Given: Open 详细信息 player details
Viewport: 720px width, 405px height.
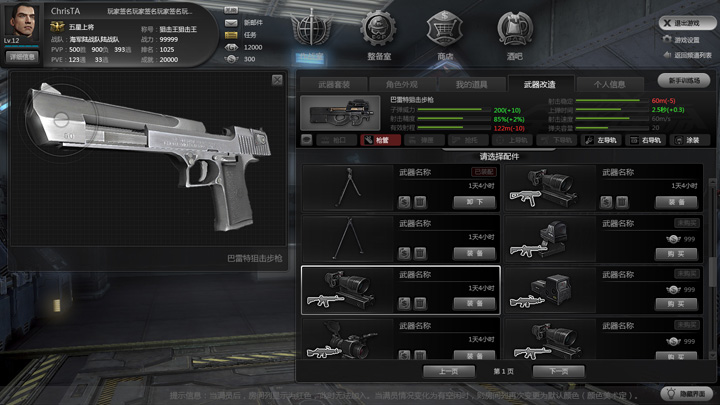Looking at the screenshot, I should coord(22,57).
